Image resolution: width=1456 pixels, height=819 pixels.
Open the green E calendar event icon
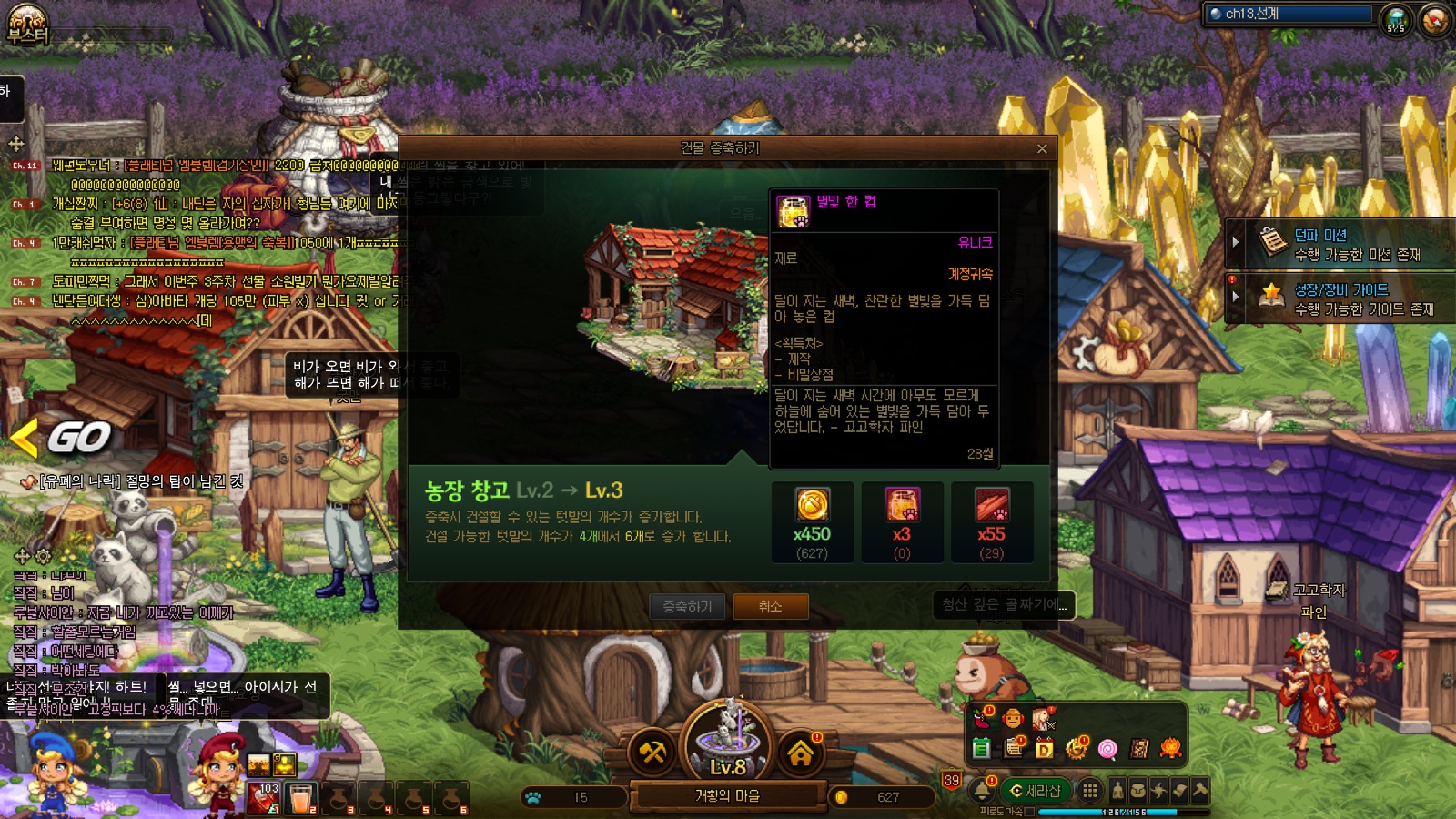(981, 749)
